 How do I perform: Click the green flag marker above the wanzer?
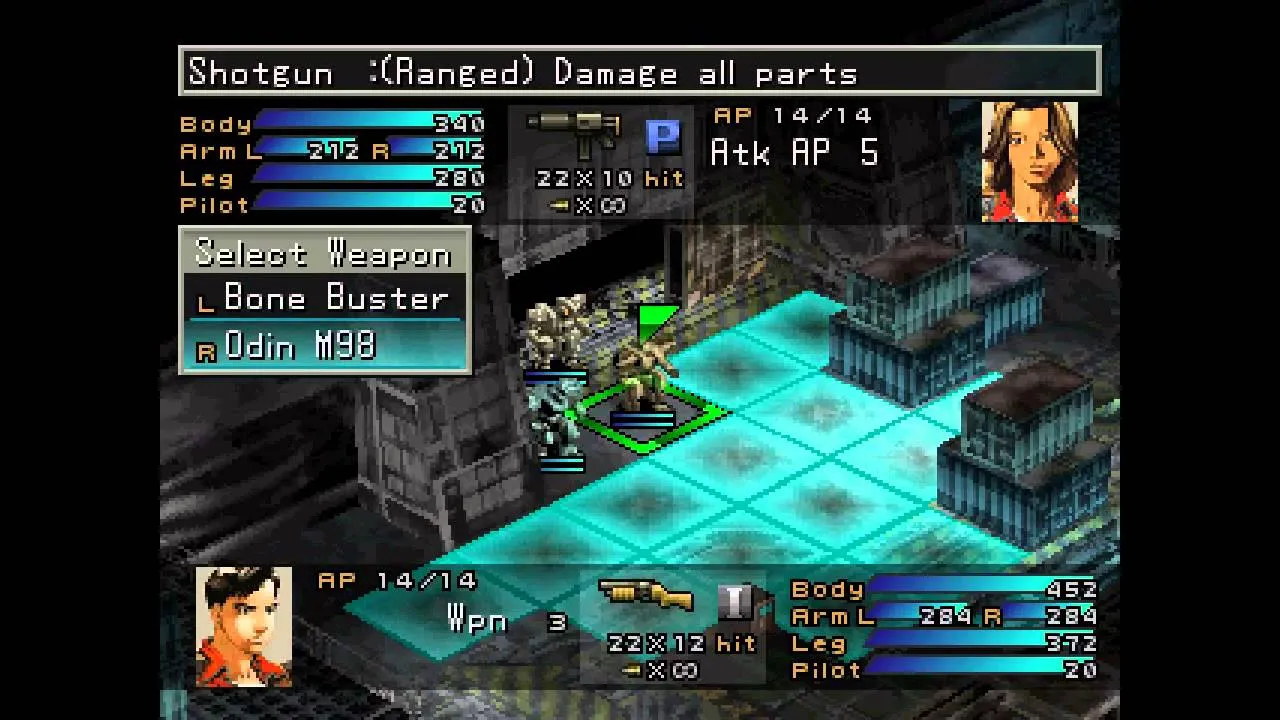pyautogui.click(x=655, y=317)
